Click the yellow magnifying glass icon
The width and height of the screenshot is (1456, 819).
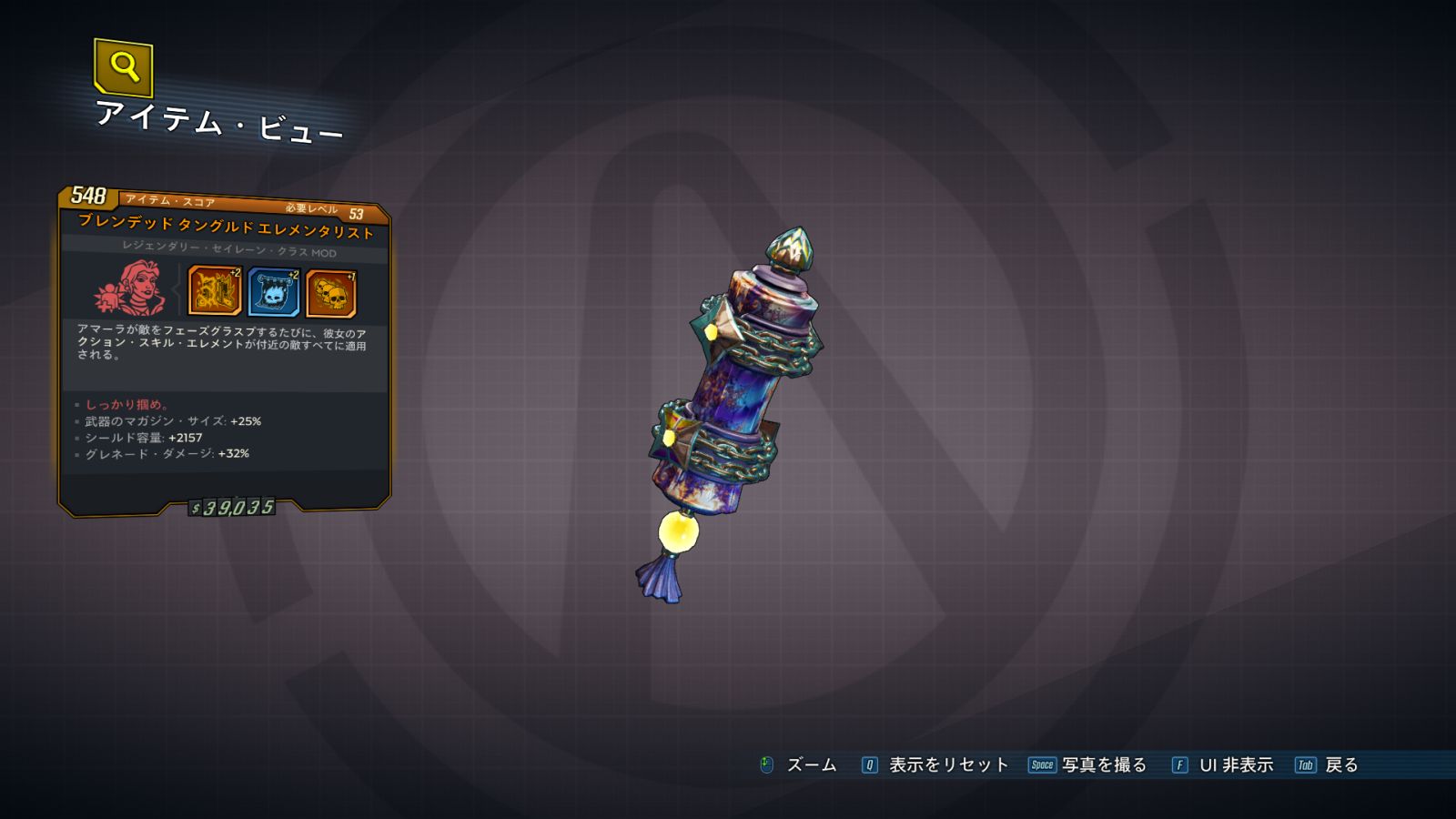[x=124, y=66]
